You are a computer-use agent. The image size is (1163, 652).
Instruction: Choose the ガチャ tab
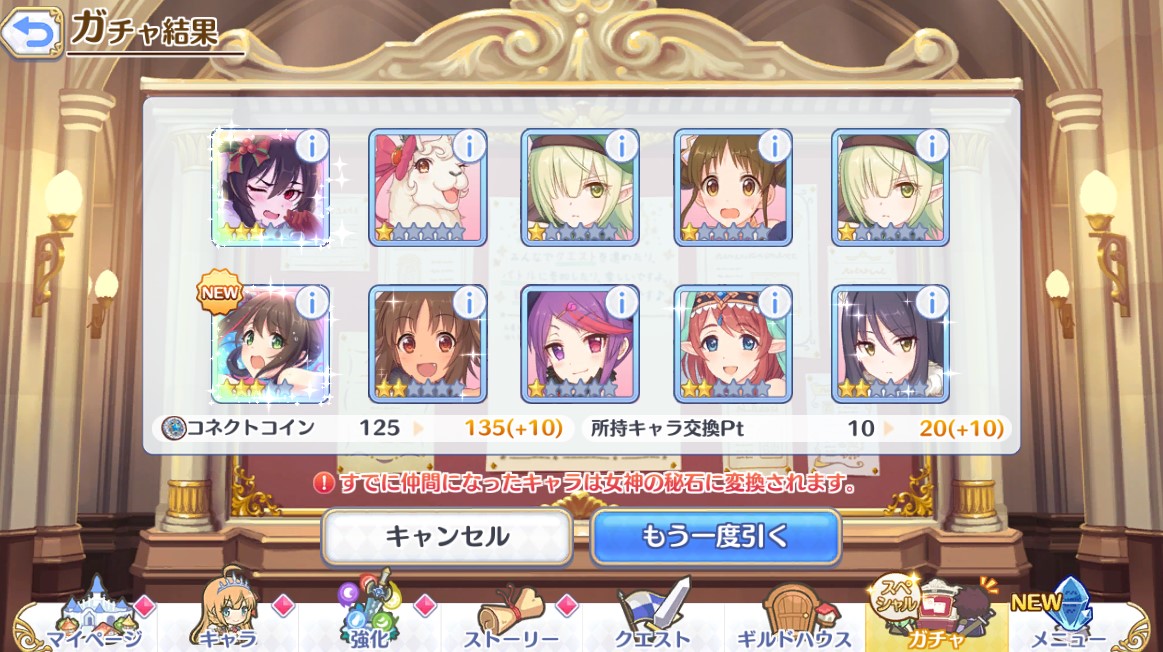click(x=936, y=617)
